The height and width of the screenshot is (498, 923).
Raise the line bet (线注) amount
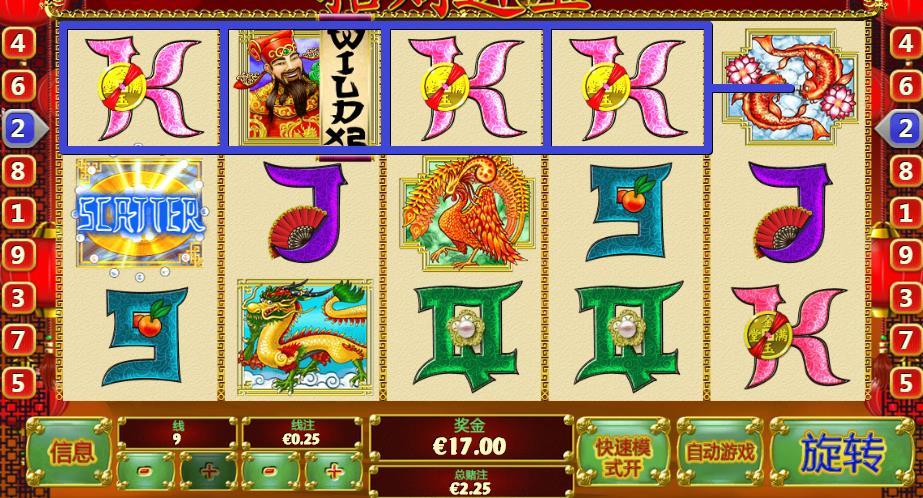[x=334, y=470]
